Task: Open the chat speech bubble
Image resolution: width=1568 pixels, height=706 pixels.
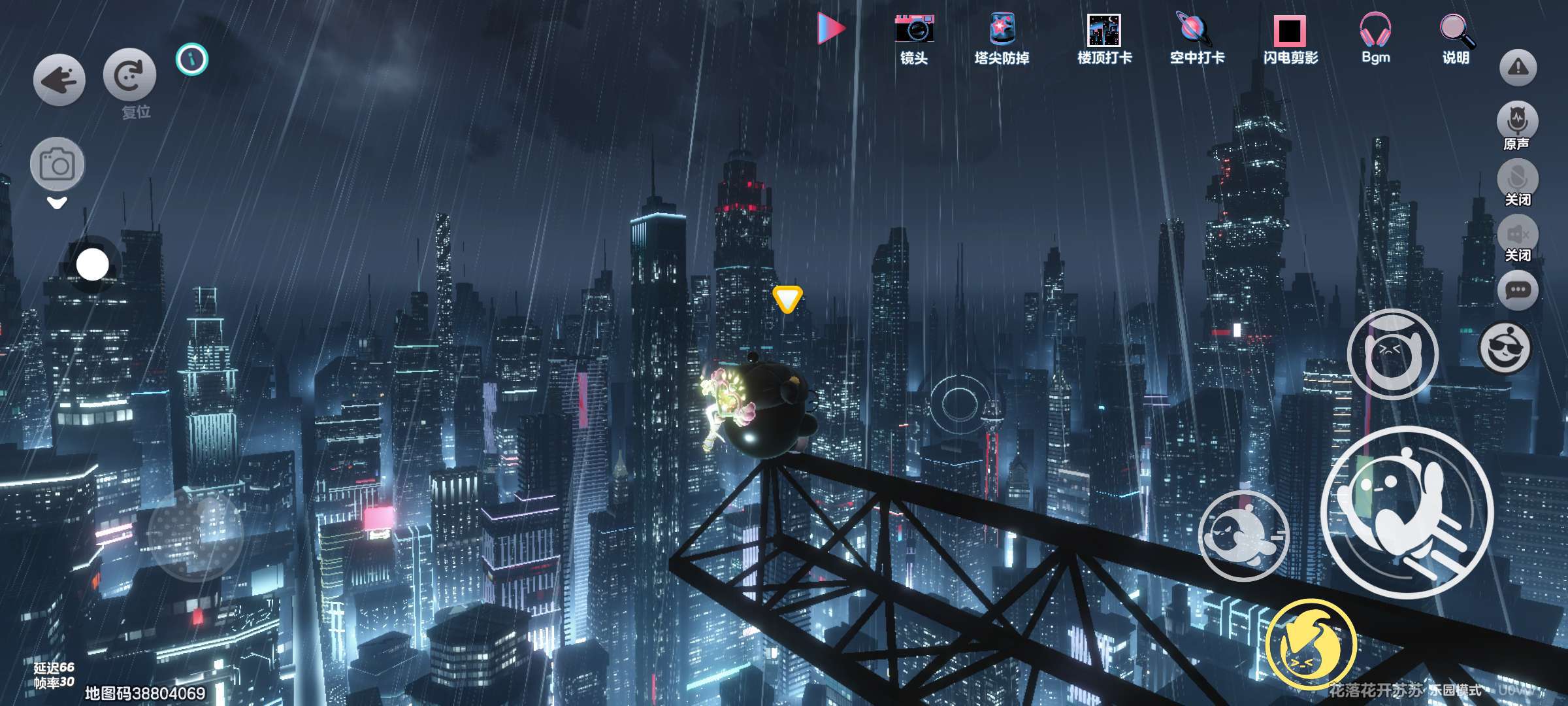Action: point(1517,290)
